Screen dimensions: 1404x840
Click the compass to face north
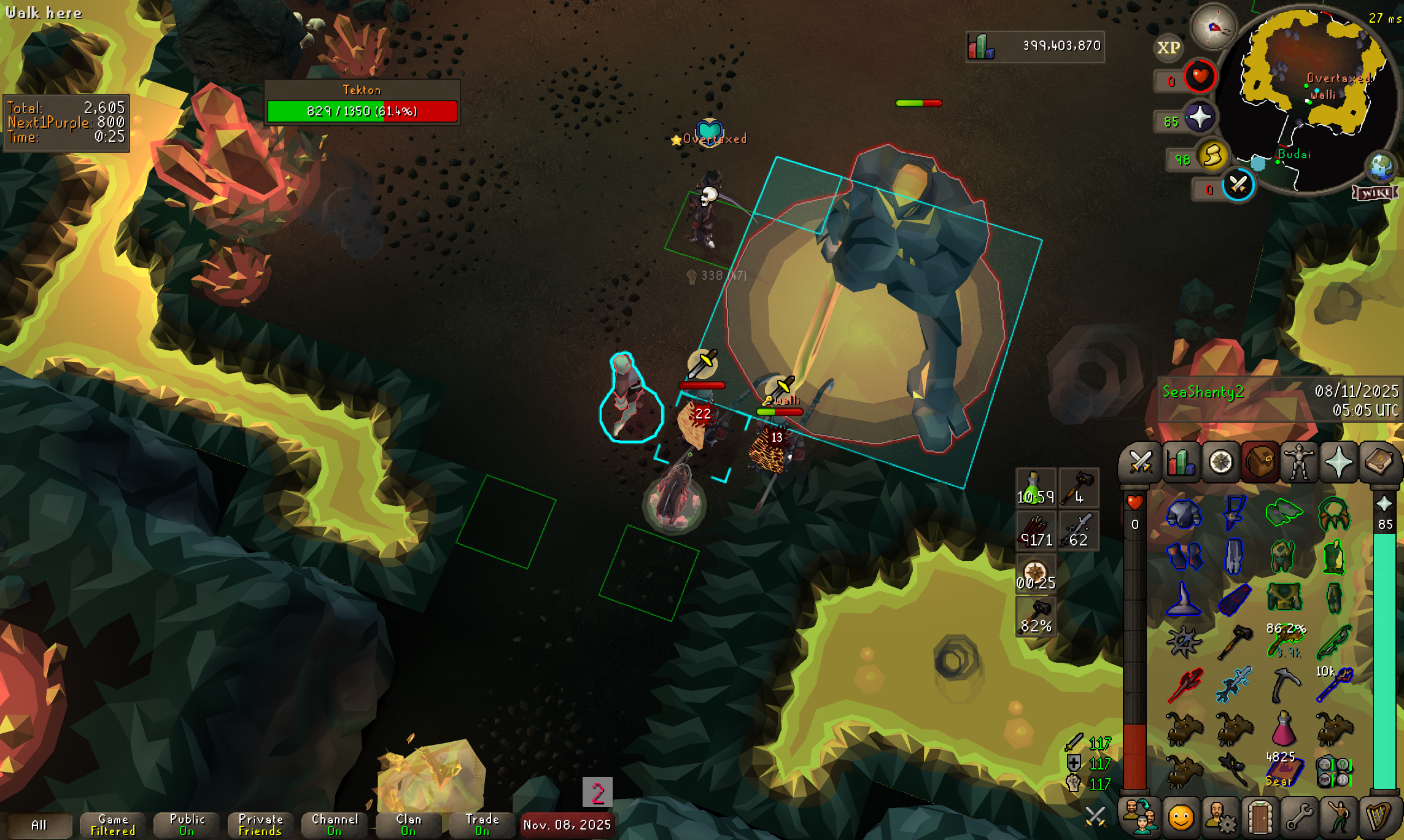(x=1213, y=26)
